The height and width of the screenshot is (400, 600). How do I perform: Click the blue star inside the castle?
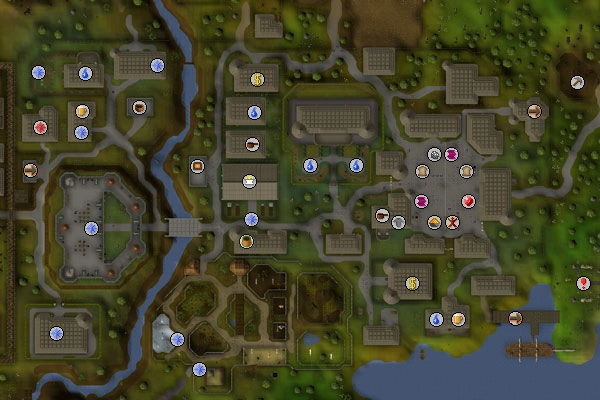pos(92,228)
